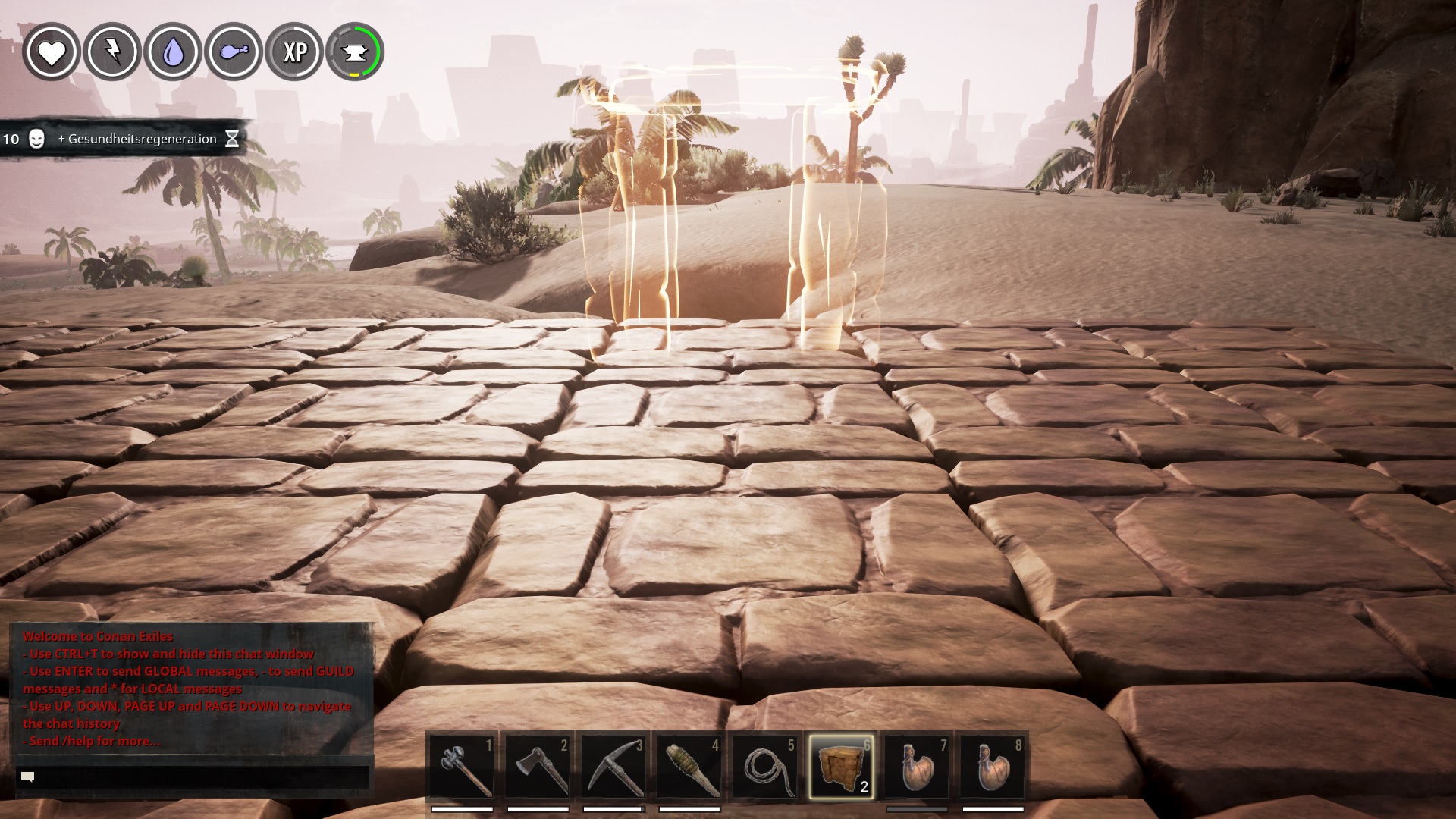The width and height of the screenshot is (1456, 819).
Task: Equip the hatchet from the hotbar
Action: tap(538, 767)
